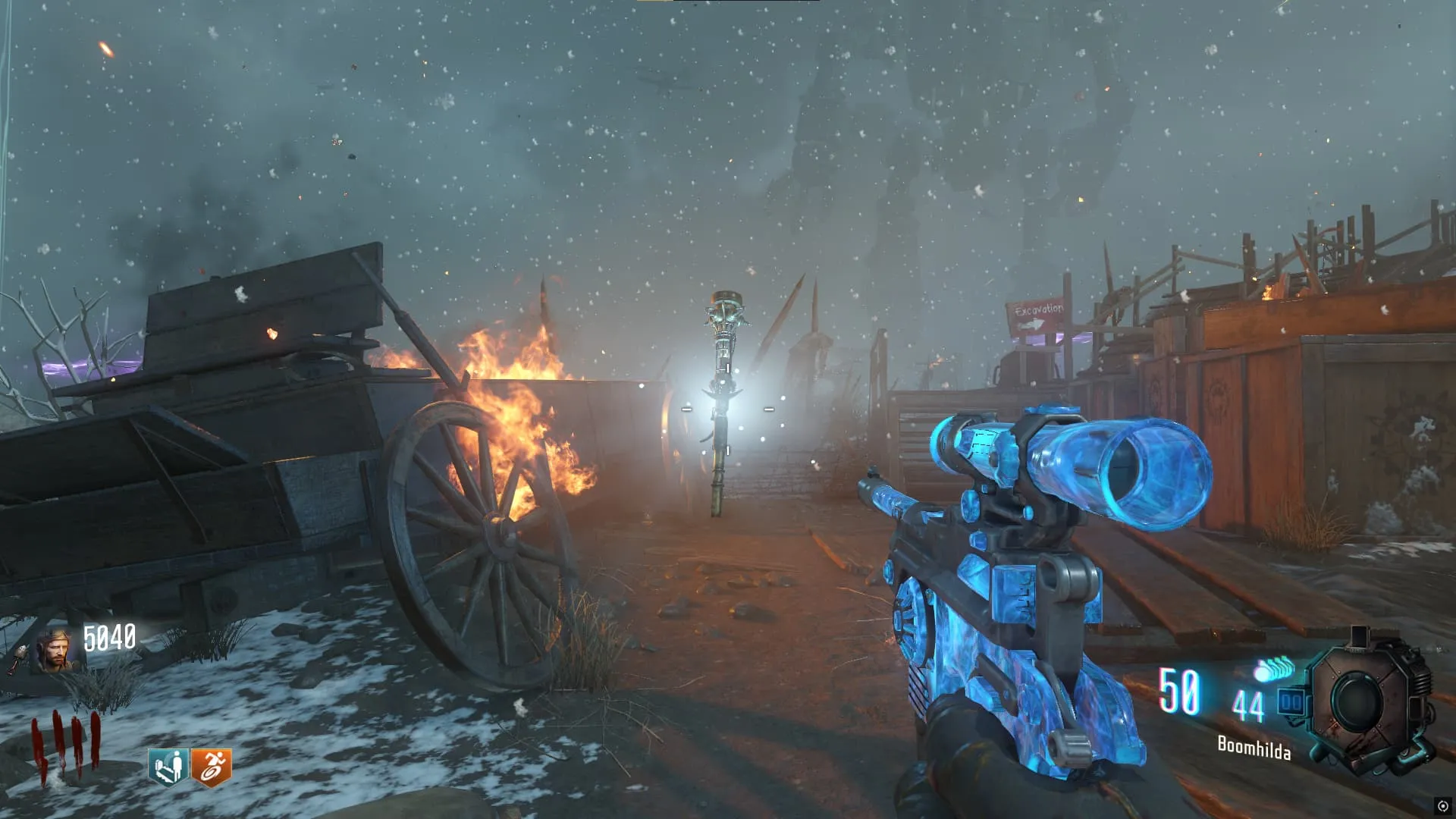The height and width of the screenshot is (819, 1456).
Task: Click the Boomhilda weapon name label
Action: point(1254,748)
